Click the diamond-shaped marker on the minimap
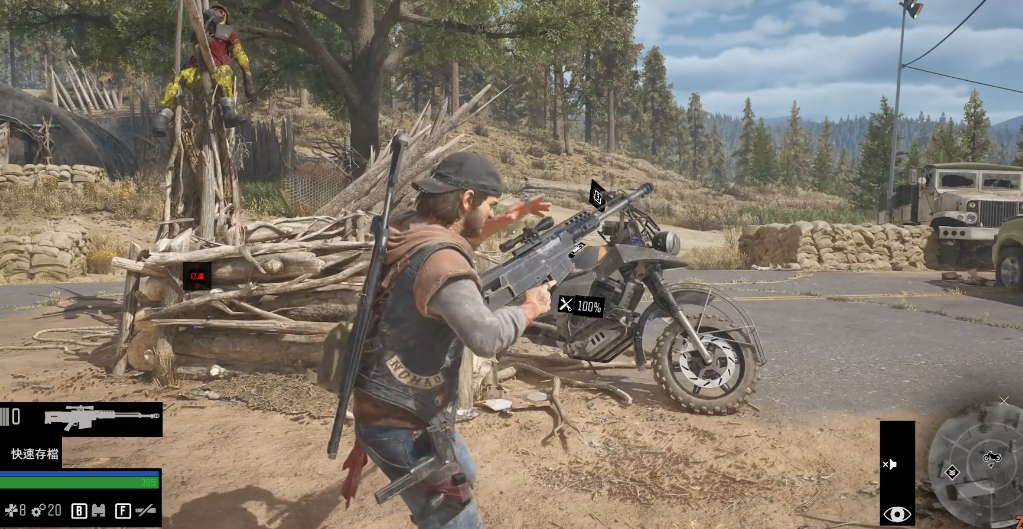This screenshot has height=529, width=1023. point(952,472)
